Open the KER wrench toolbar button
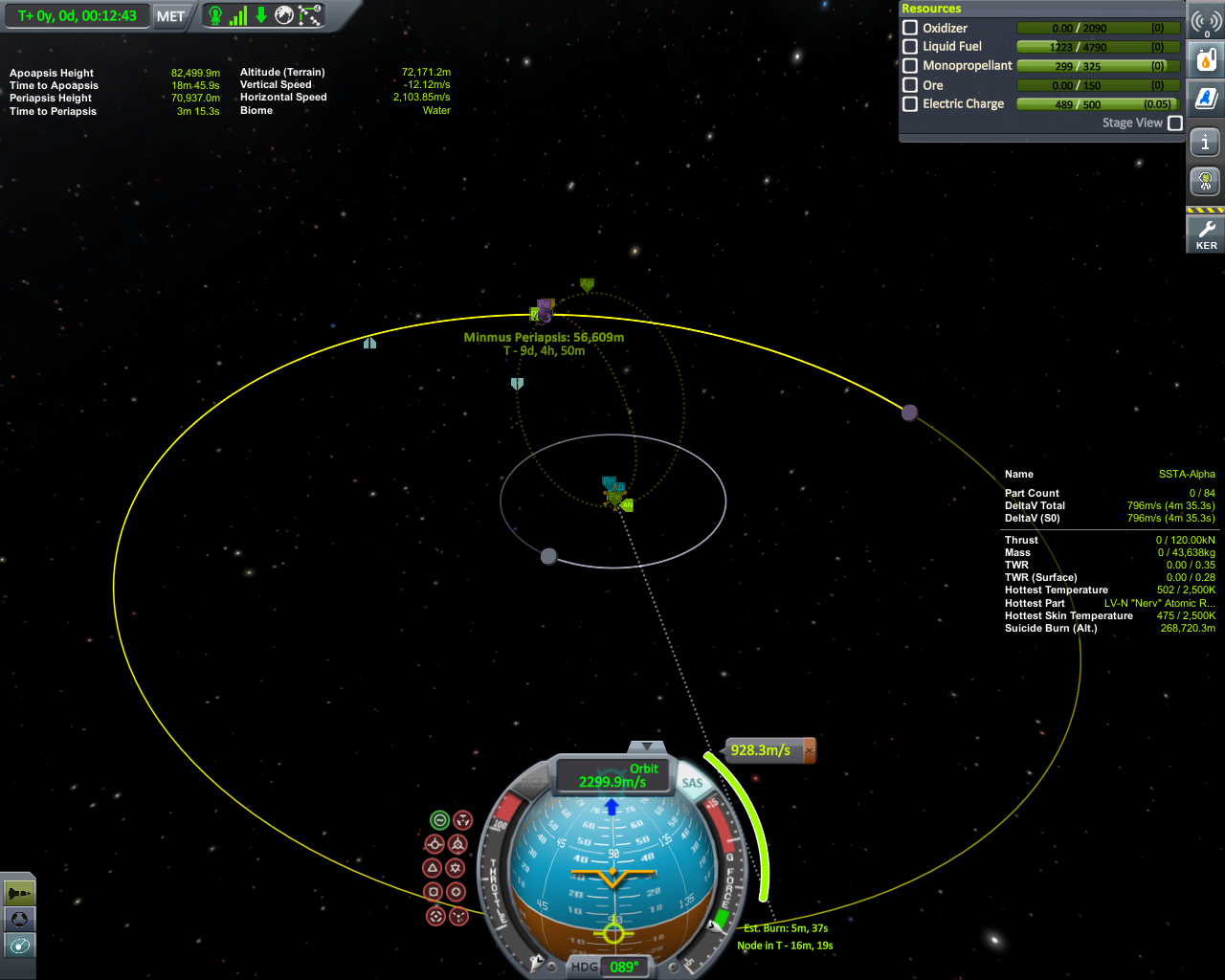 1206,233
